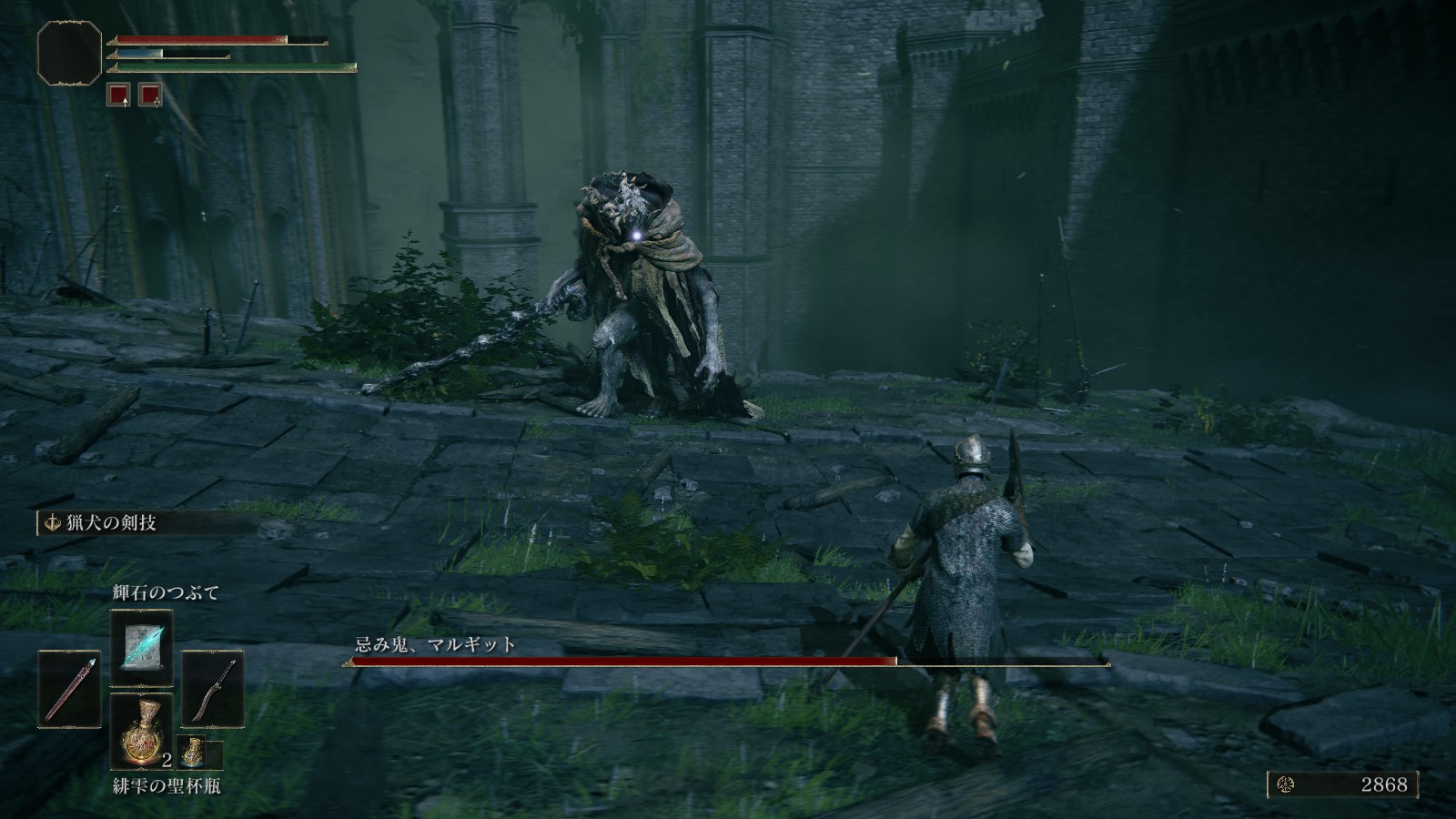This screenshot has width=1456, height=819.
Task: Click the red status icon with up arrow
Action: pyautogui.click(x=116, y=94)
